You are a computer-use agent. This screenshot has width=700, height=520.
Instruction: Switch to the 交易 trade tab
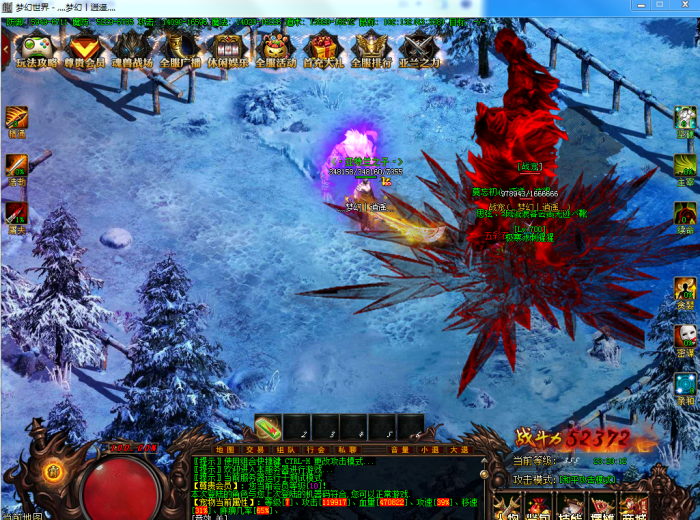point(256,450)
